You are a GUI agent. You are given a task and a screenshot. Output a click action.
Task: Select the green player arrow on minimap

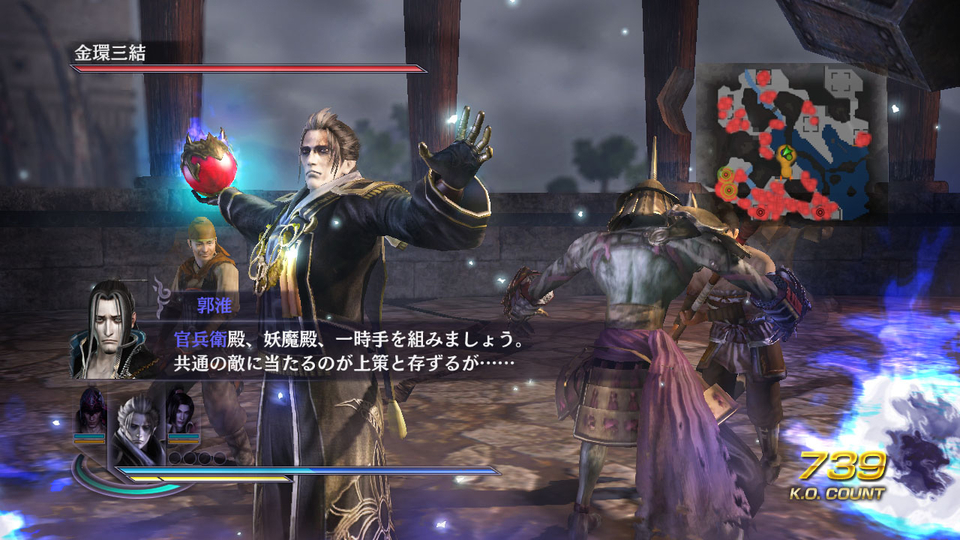click(787, 154)
